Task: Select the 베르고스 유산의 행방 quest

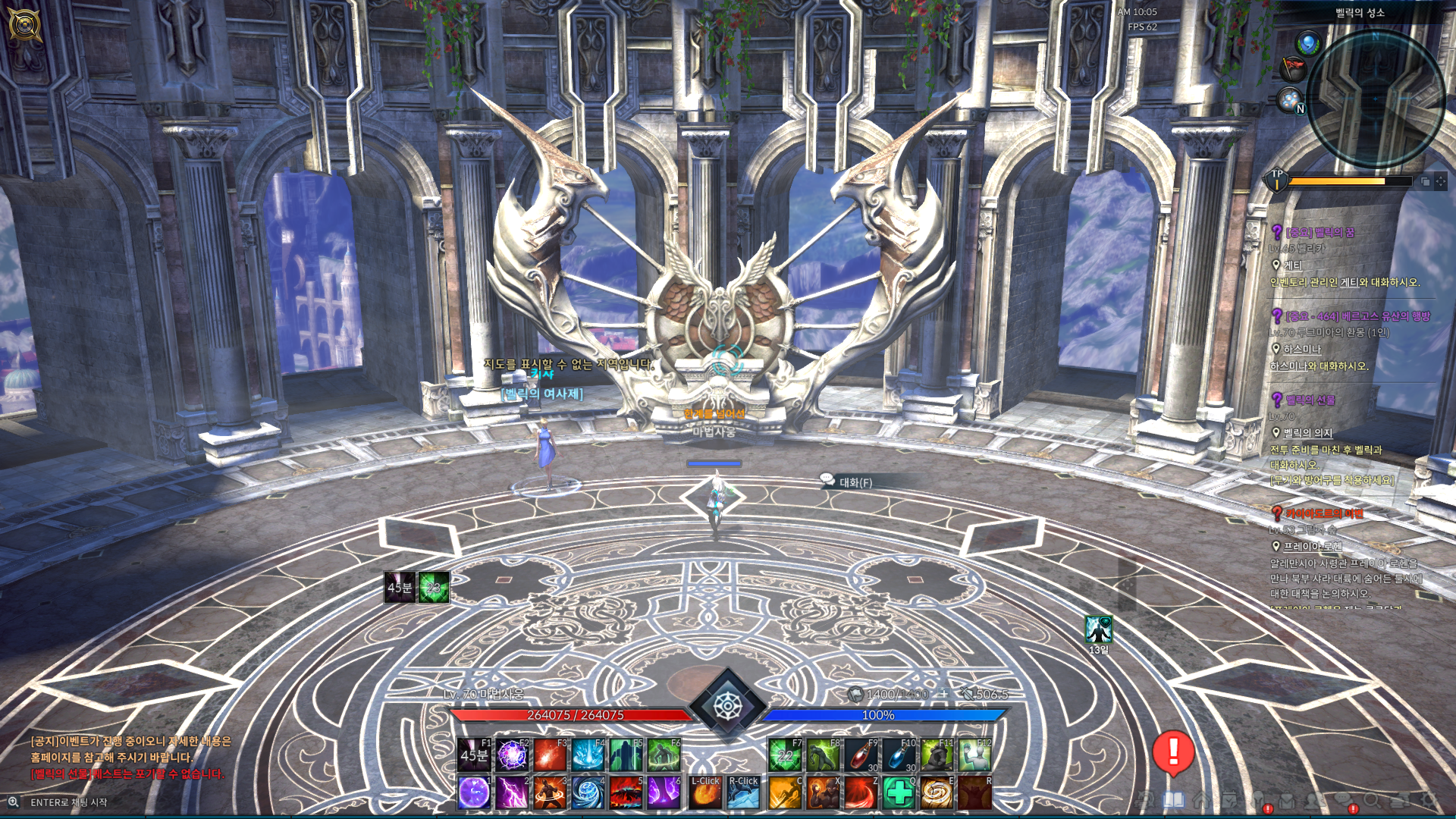Action: pyautogui.click(x=1357, y=315)
